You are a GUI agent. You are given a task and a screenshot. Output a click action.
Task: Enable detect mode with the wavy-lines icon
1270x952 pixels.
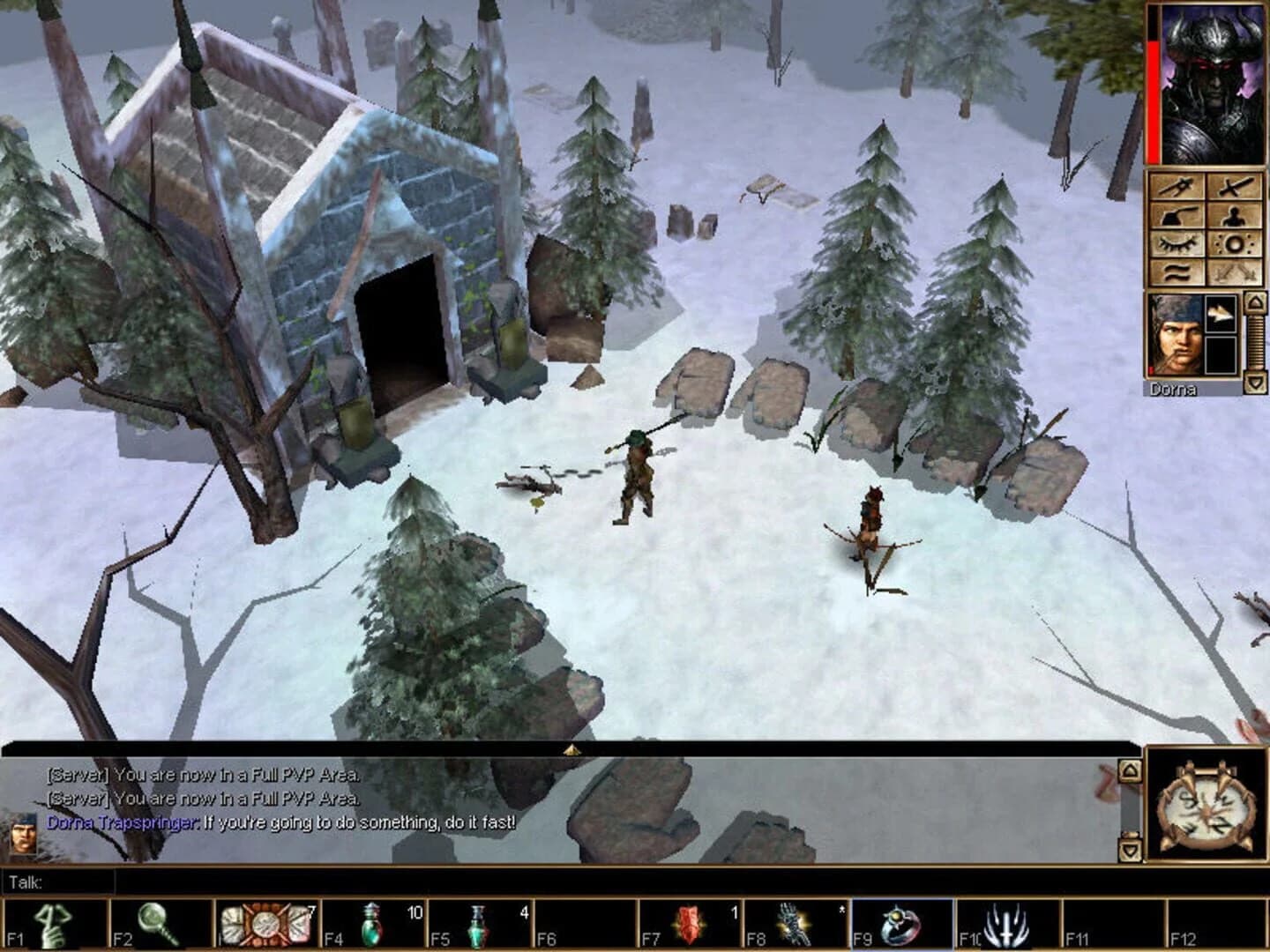pos(1177,271)
